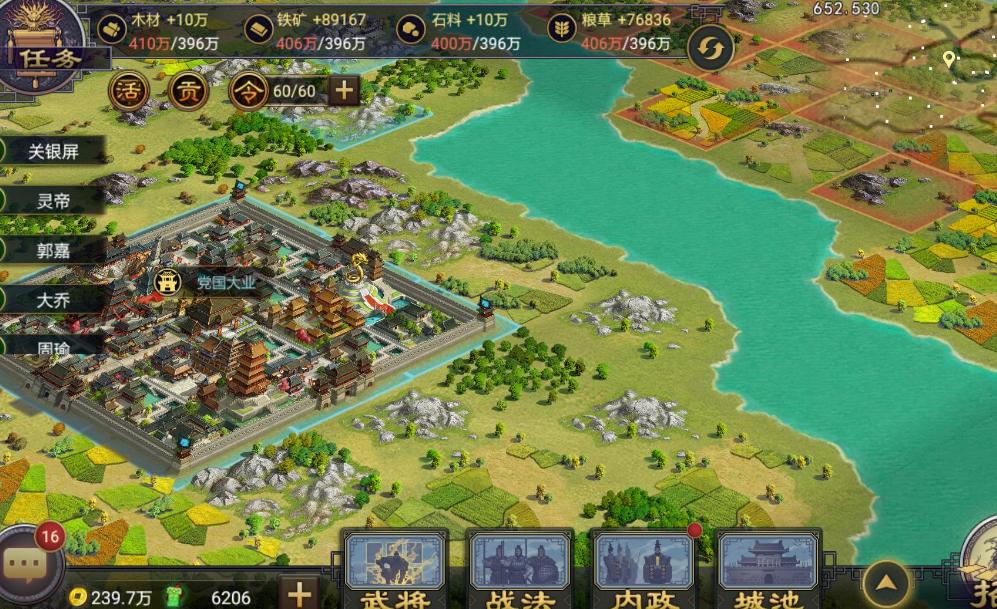
Task: Open the 内政 internal affairs menu
Action: (644, 570)
